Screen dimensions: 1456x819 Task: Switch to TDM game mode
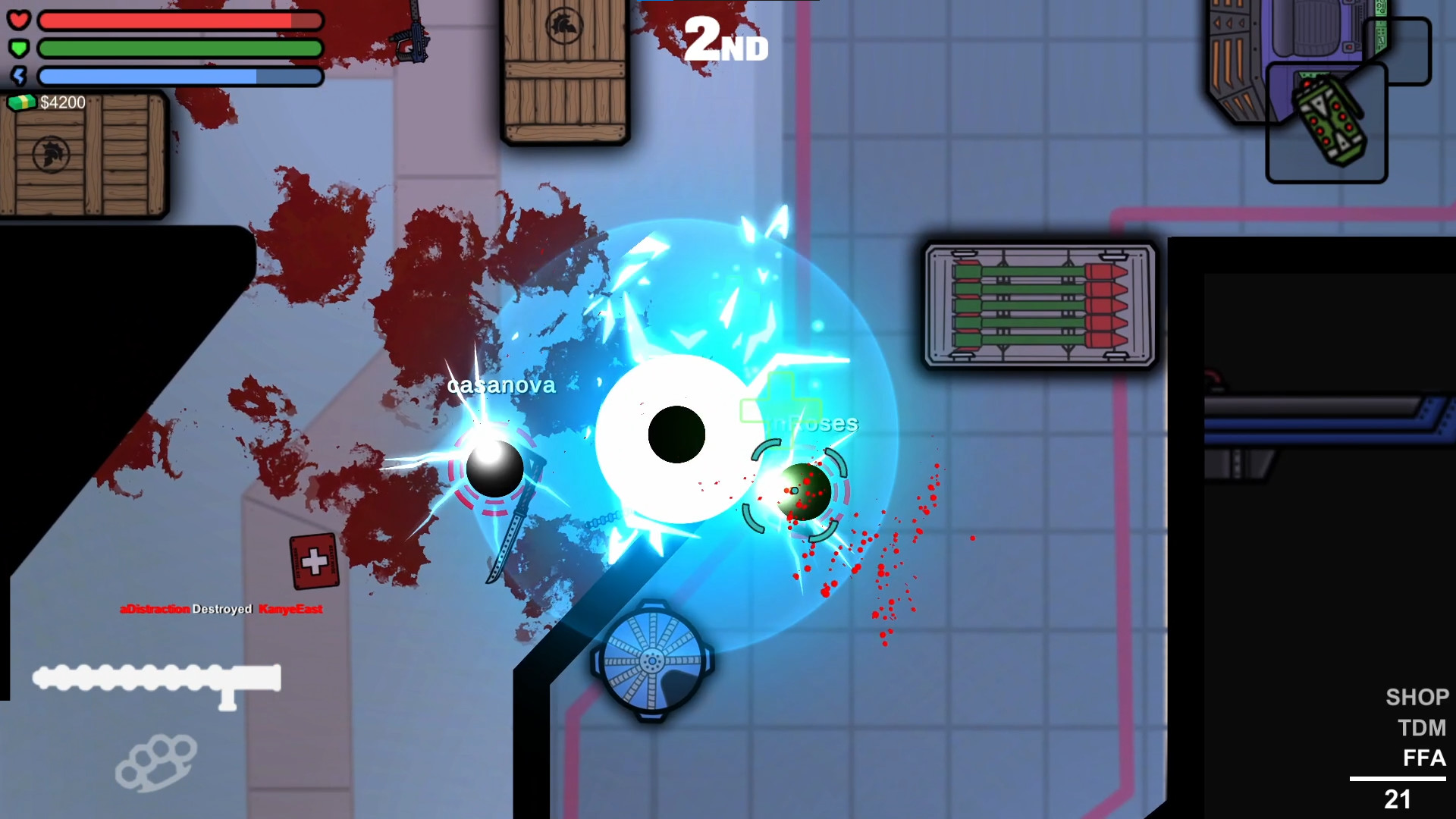1423,727
